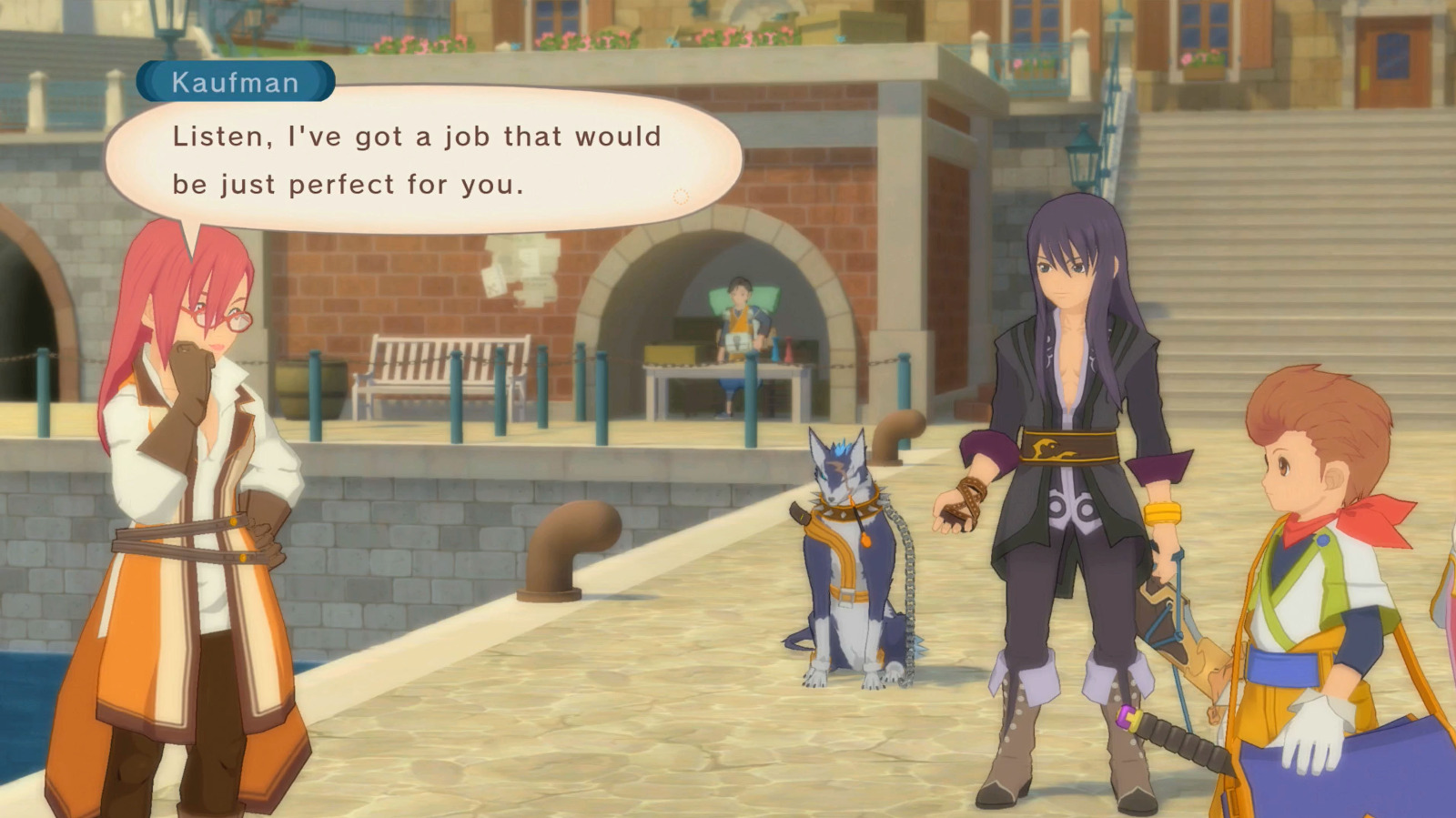Viewport: 1456px width, 818px height.
Task: Click the dotted advance-dialogue spinner icon
Action: (678, 195)
